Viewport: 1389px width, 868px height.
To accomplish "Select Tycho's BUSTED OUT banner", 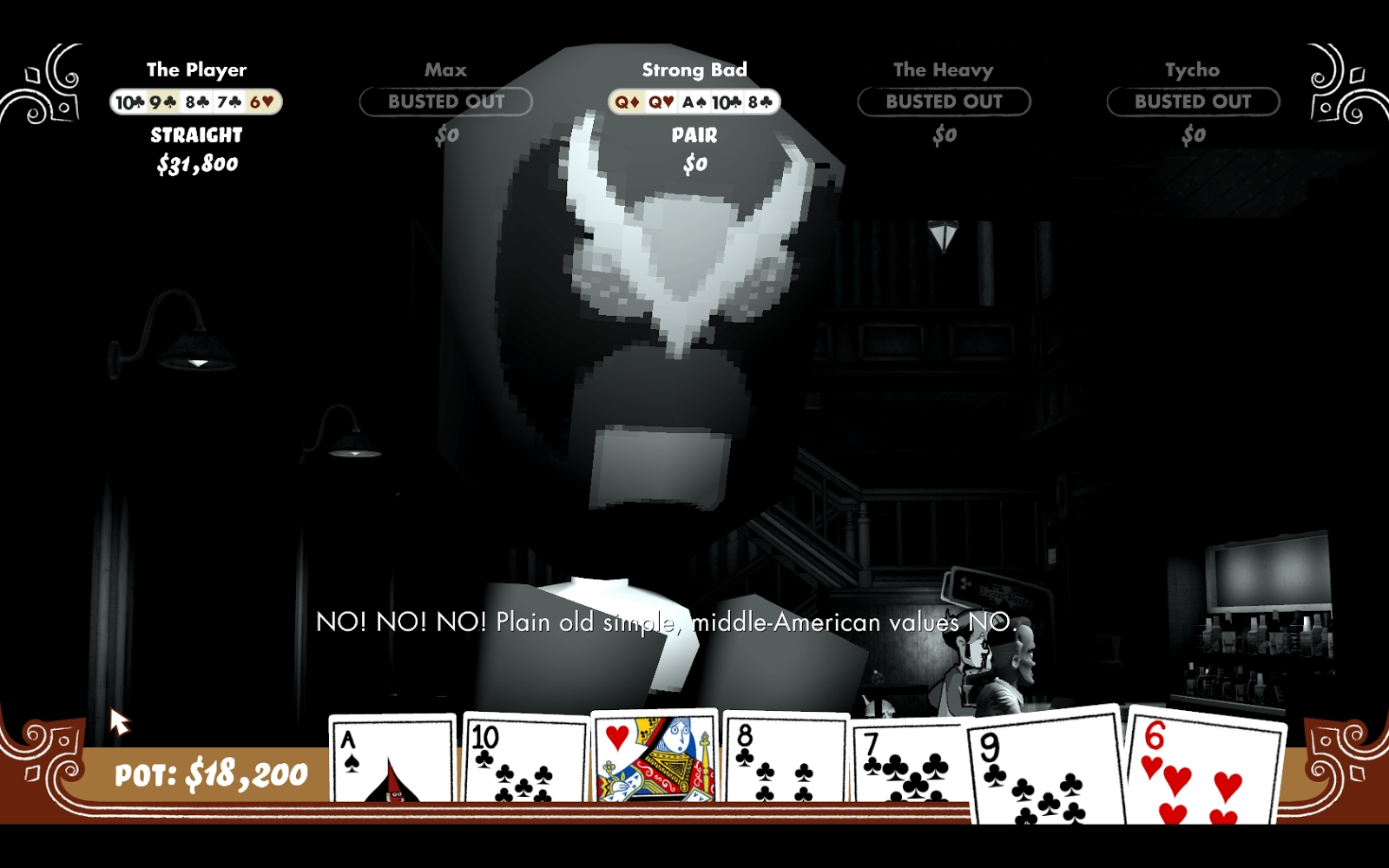I will point(1191,102).
